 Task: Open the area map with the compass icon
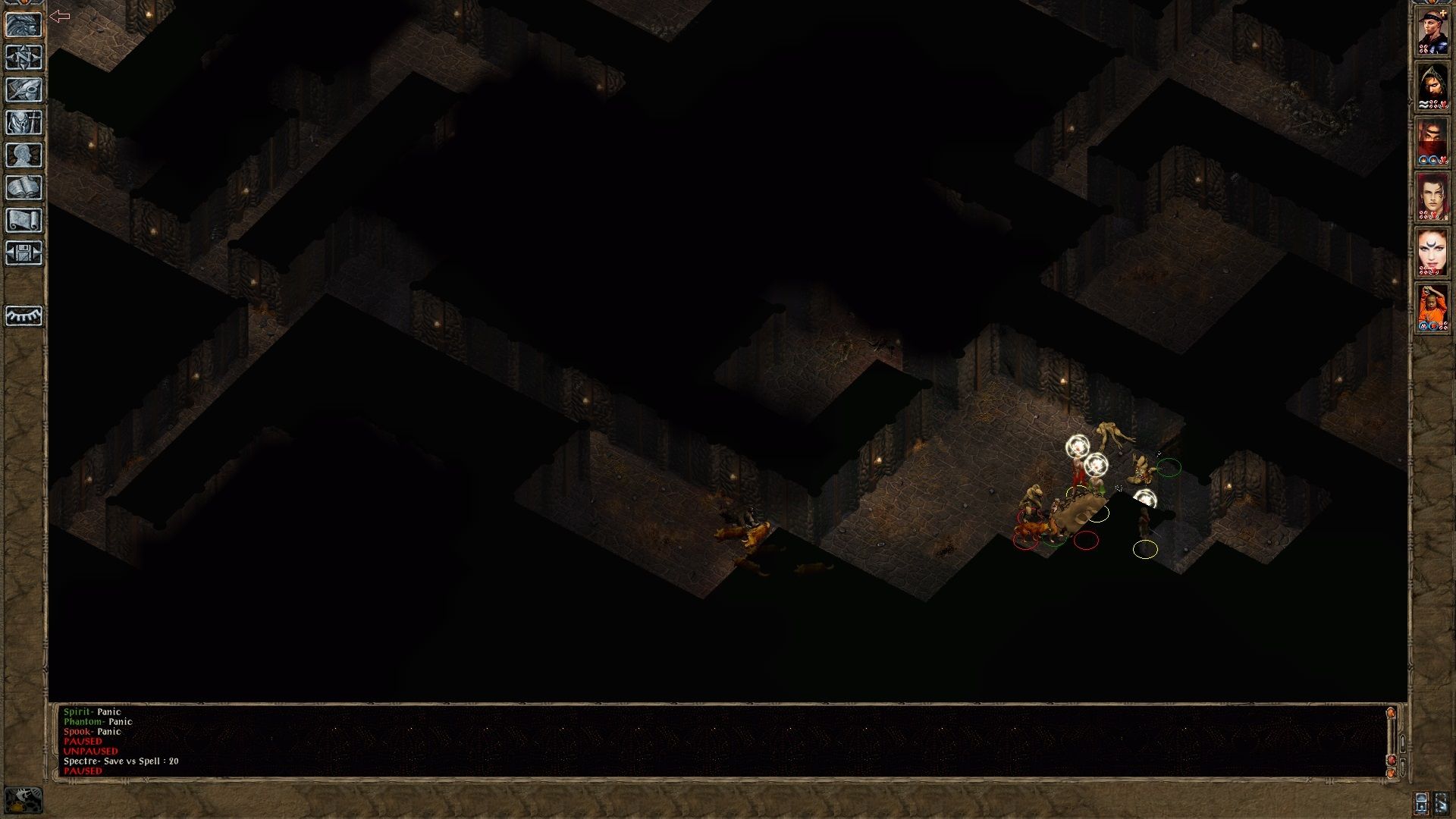25,58
